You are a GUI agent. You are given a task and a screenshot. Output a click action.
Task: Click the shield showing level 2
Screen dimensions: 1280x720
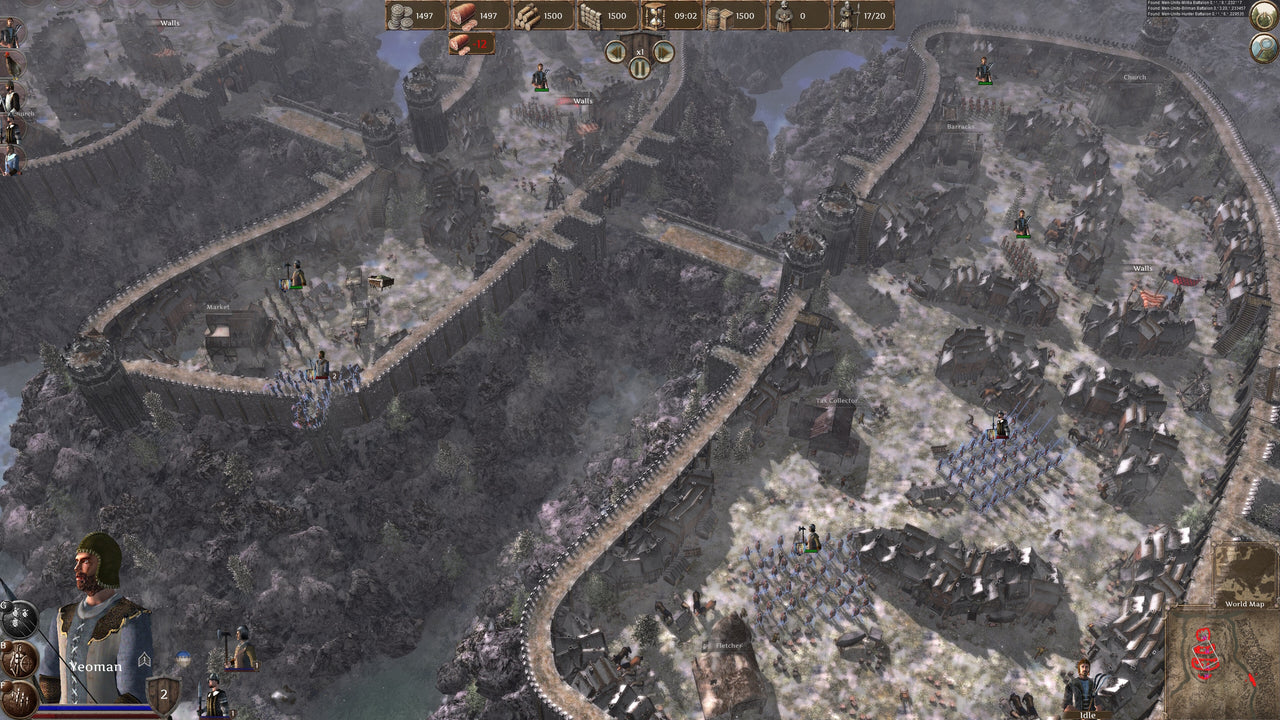(164, 692)
